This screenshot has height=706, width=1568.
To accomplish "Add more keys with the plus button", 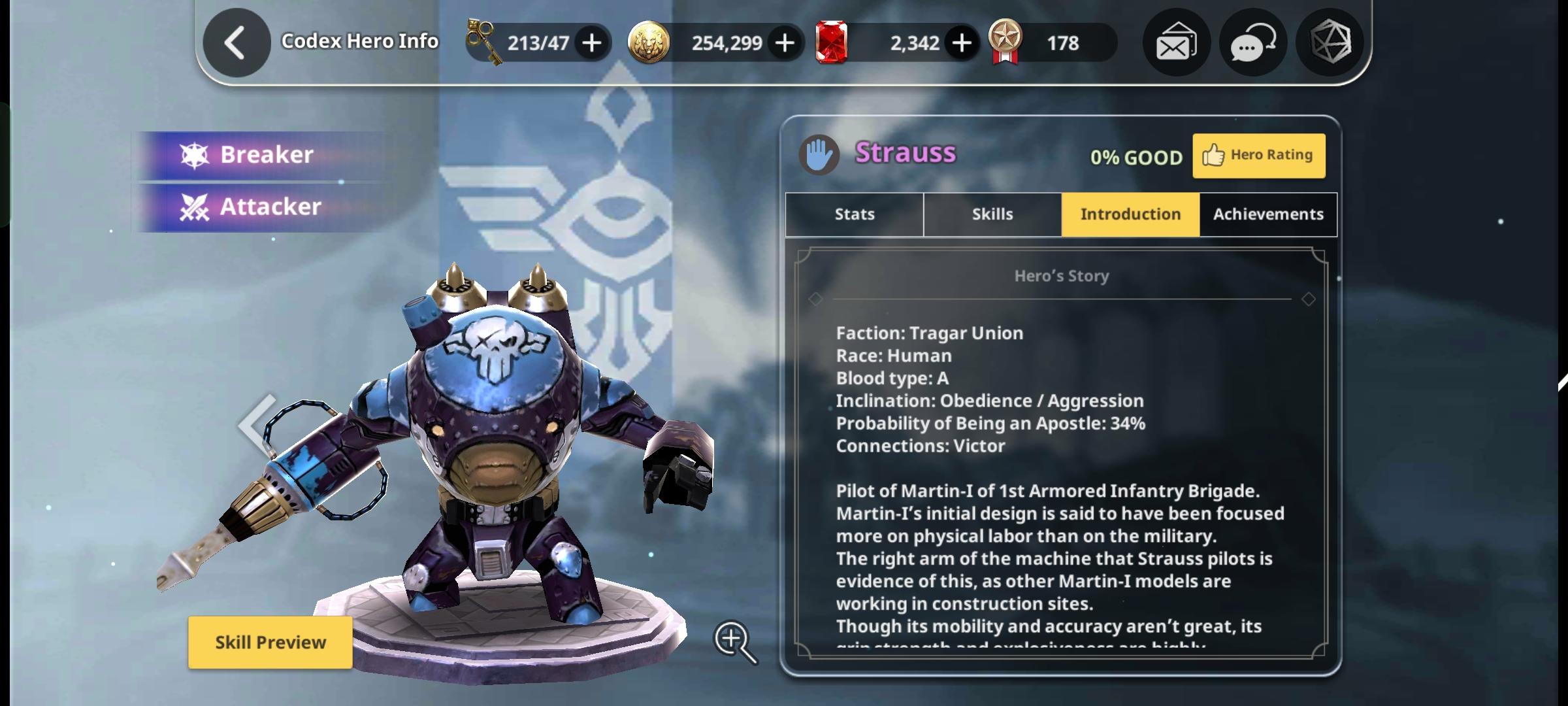I will pos(592,43).
